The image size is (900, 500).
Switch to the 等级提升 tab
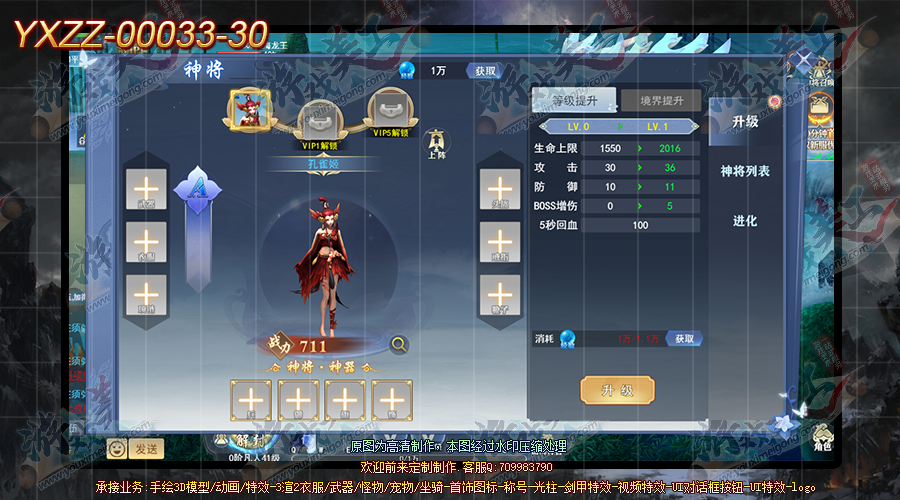coord(574,101)
